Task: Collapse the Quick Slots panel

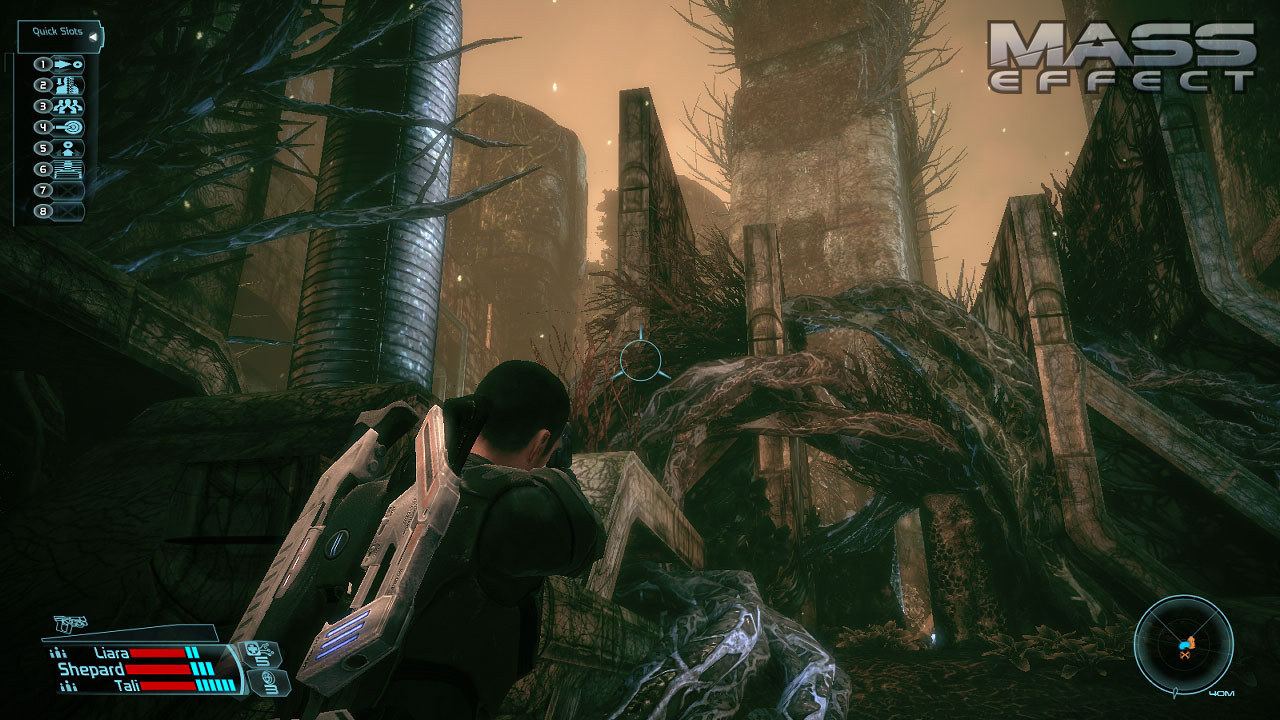Action: point(92,36)
